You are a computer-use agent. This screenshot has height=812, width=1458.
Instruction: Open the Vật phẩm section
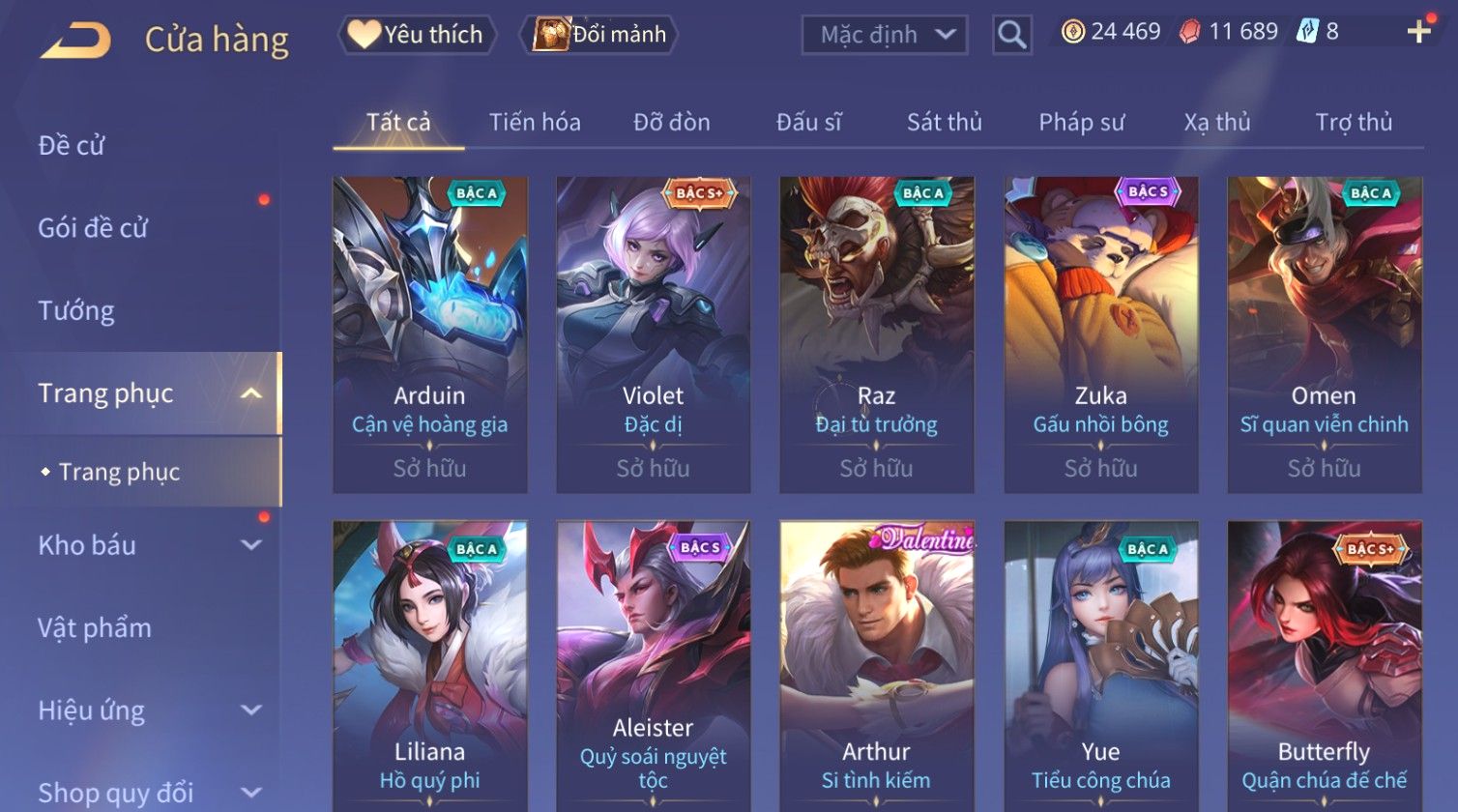tap(95, 628)
